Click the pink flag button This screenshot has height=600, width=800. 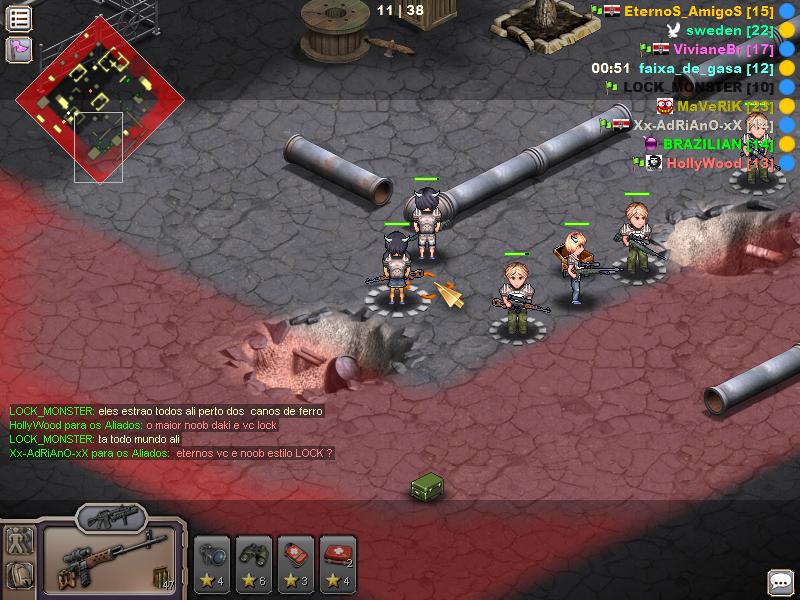(19, 48)
